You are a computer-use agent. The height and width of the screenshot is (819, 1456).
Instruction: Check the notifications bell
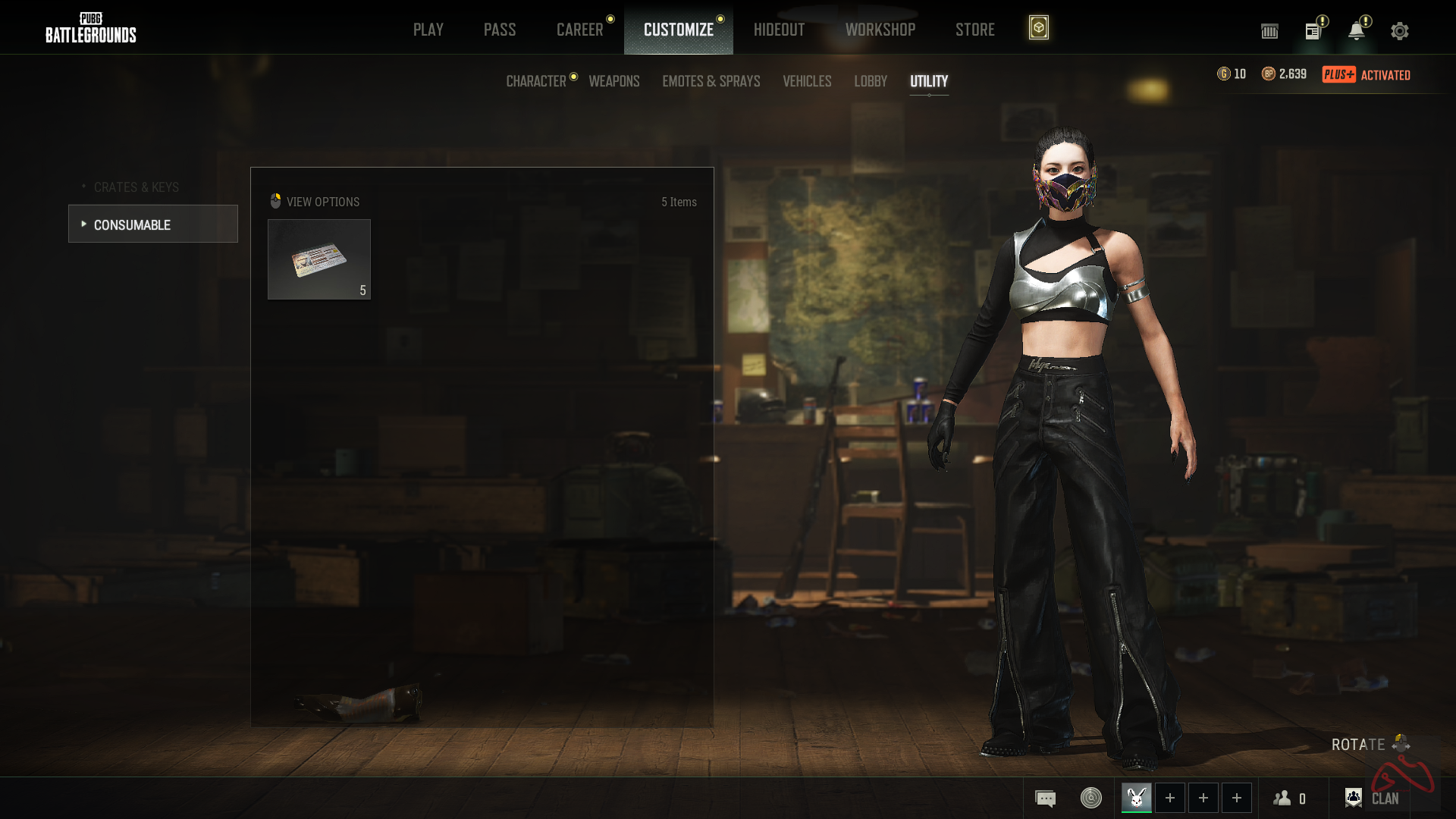click(x=1356, y=31)
